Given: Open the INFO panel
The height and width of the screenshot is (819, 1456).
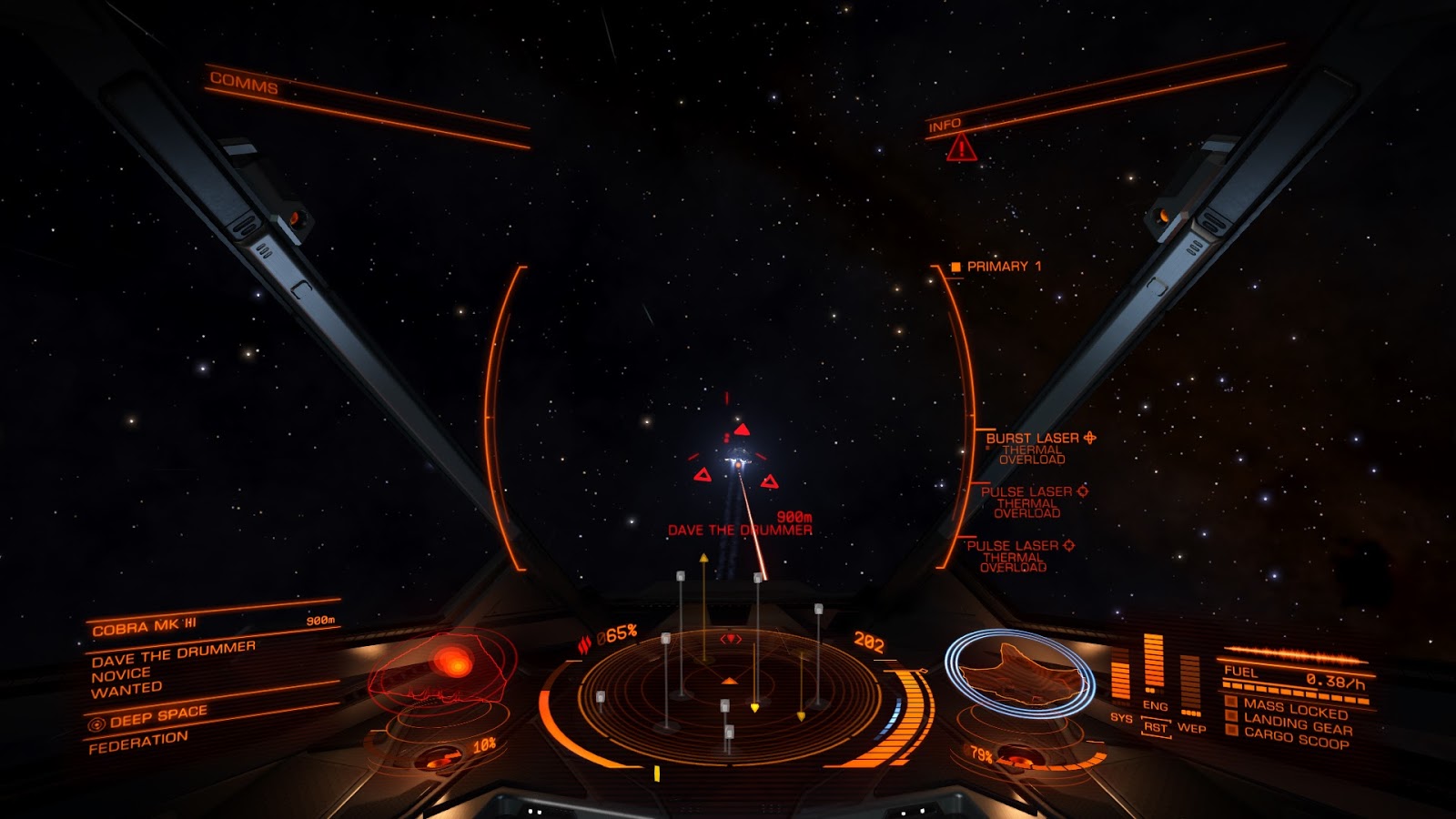Looking at the screenshot, I should tap(945, 125).
